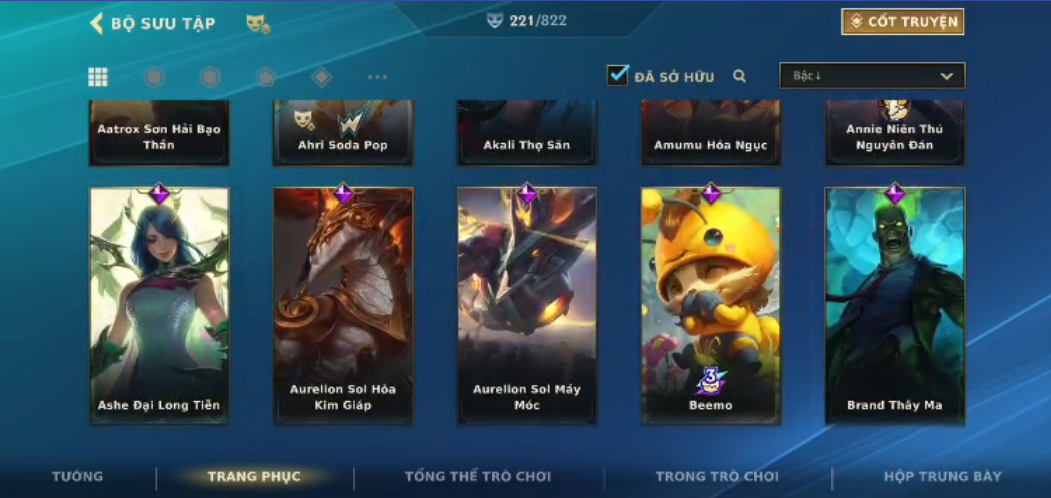Click the magnifying glass search icon

[740, 76]
